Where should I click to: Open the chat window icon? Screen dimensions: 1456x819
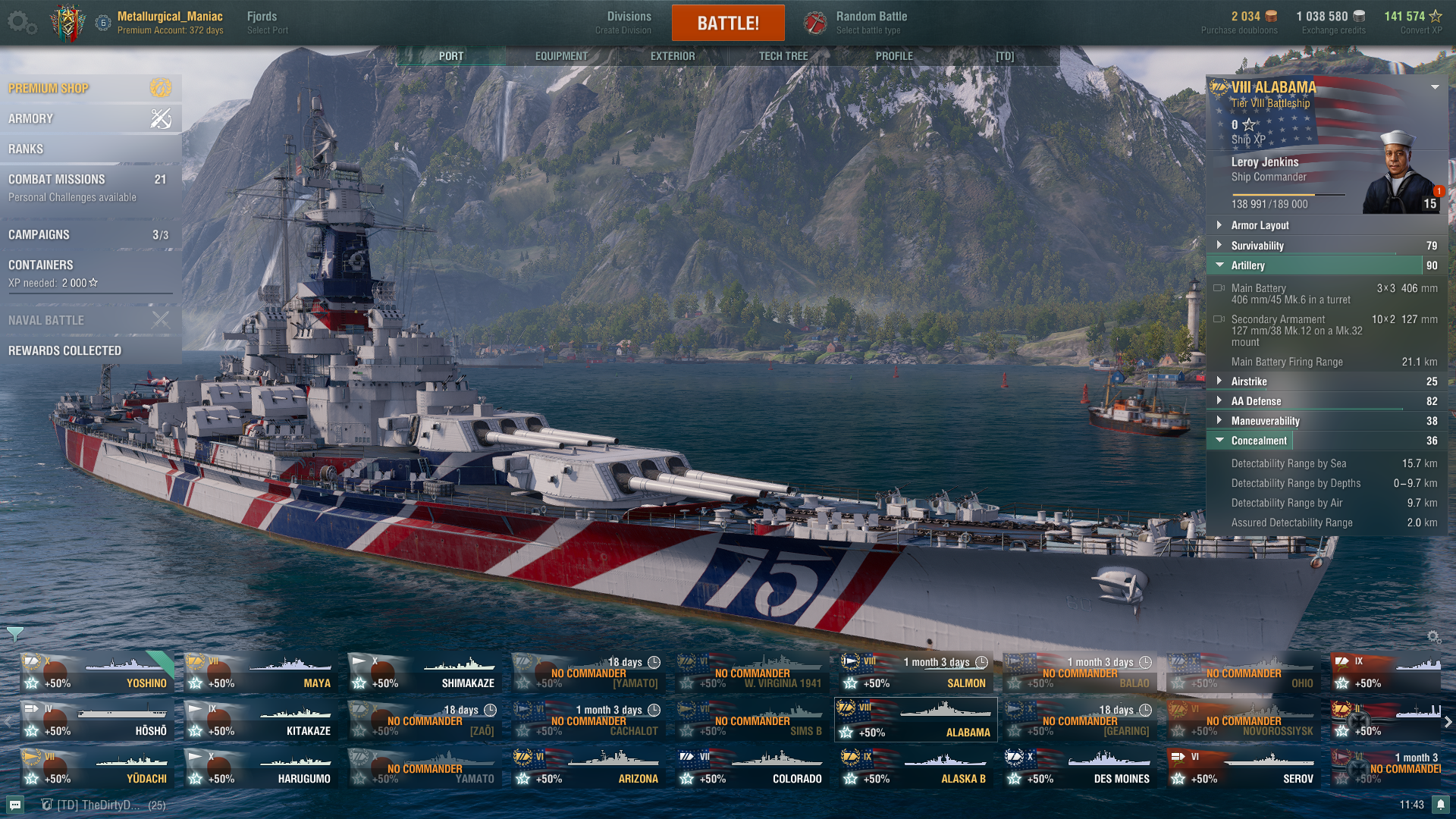[15, 805]
